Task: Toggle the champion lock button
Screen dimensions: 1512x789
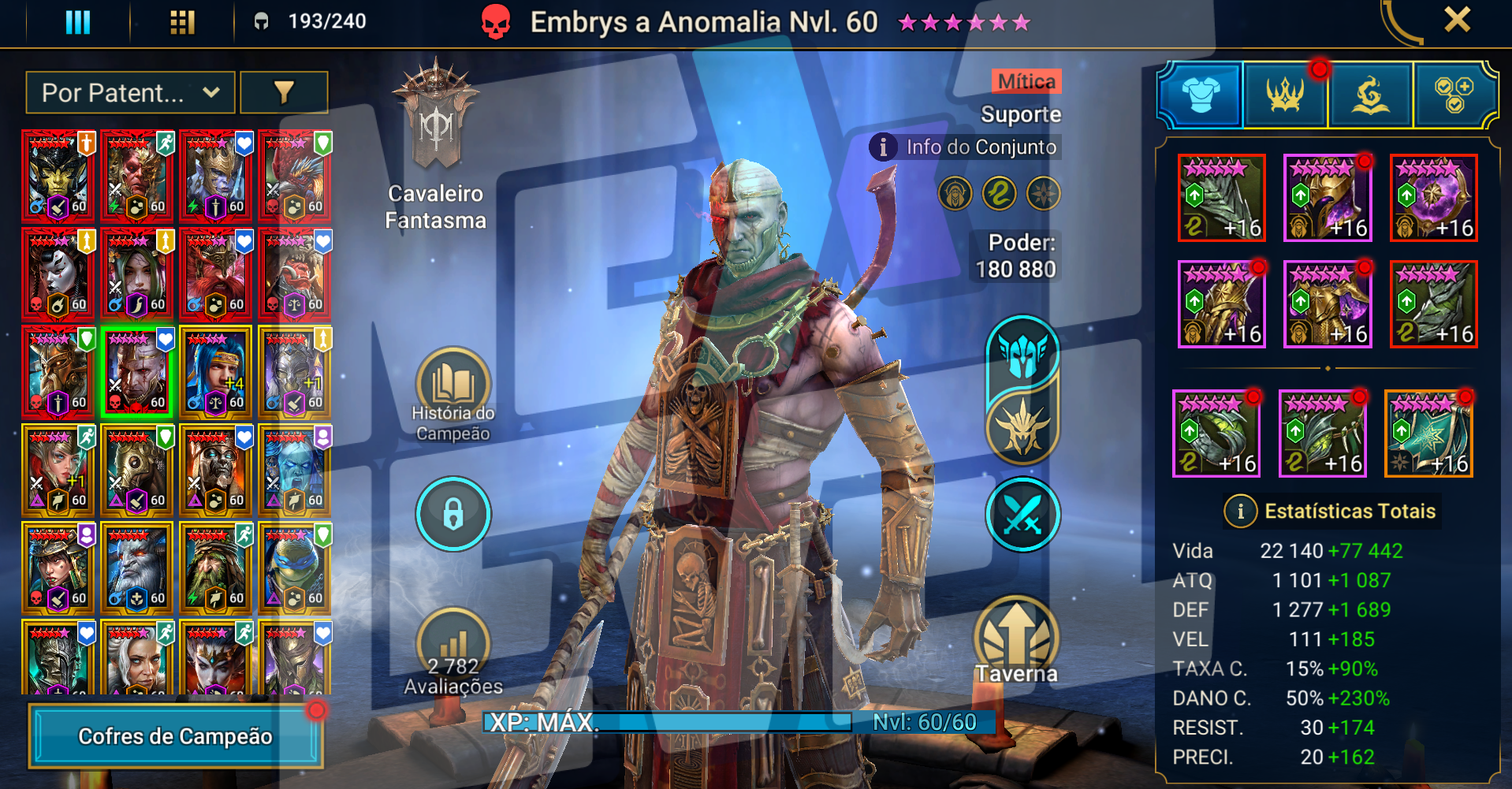Action: click(452, 514)
